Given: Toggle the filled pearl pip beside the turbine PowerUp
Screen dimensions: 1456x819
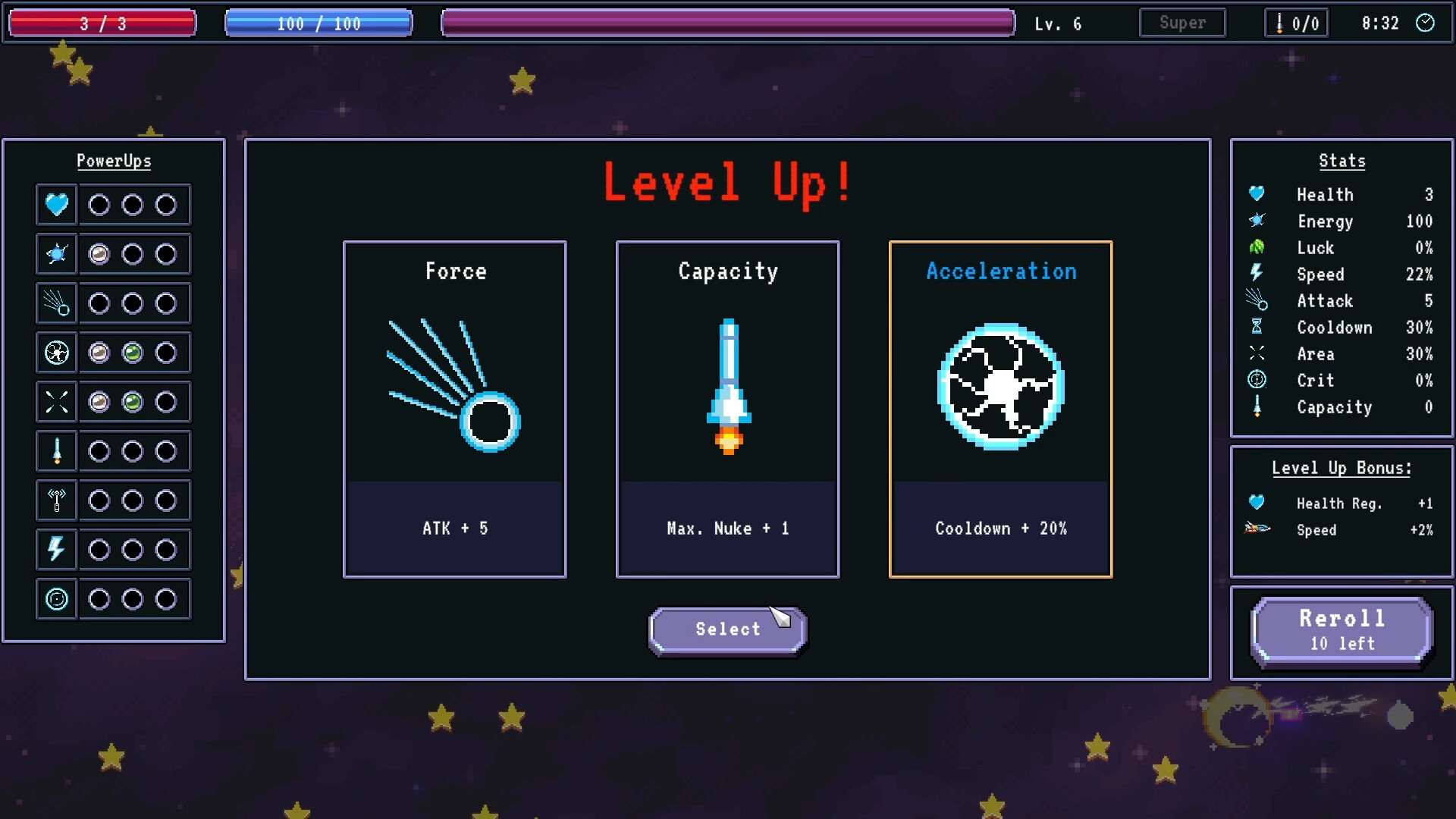Looking at the screenshot, I should (x=99, y=352).
